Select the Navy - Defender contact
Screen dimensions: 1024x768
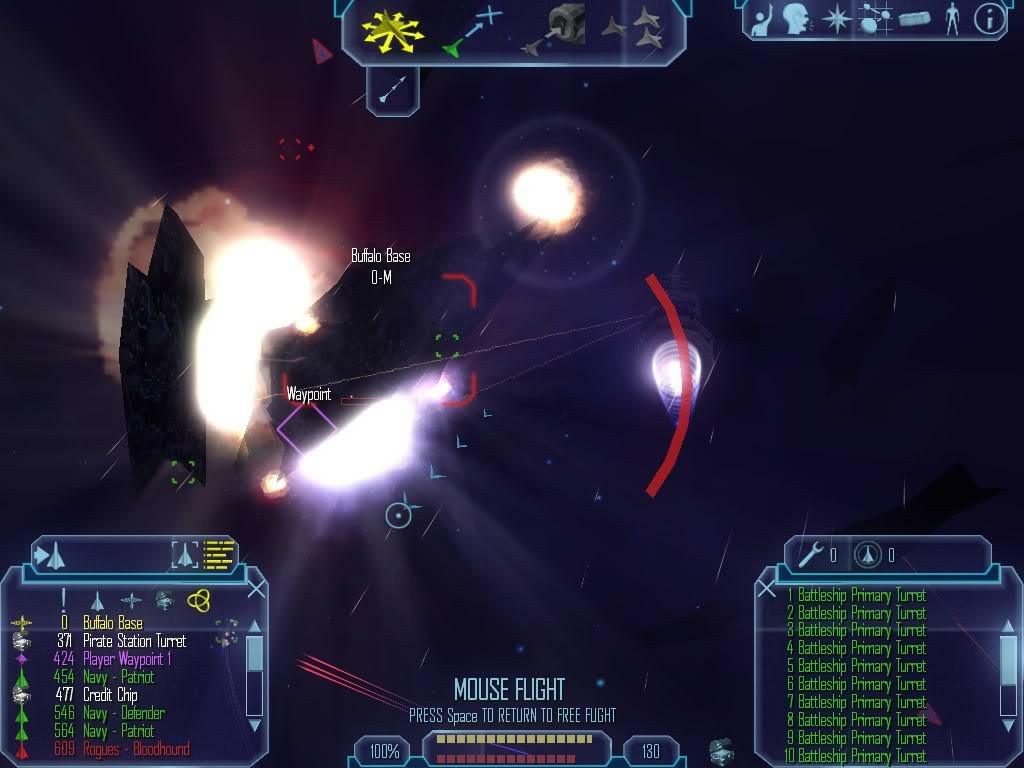click(x=123, y=713)
